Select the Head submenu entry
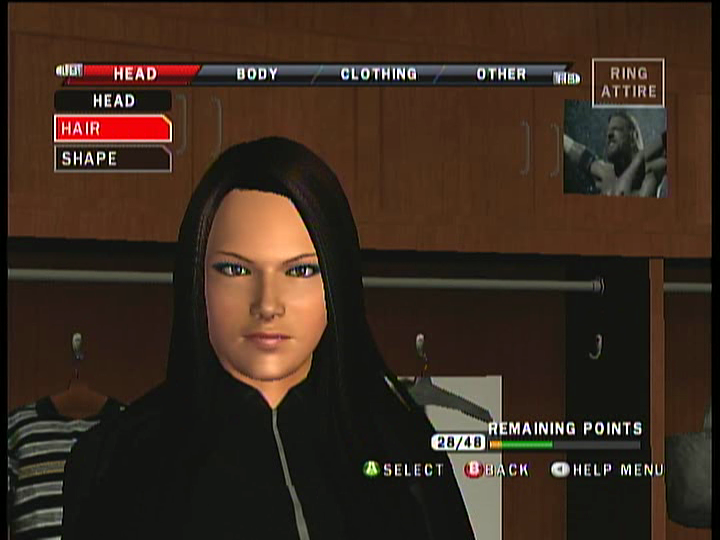The image size is (720, 540). tap(113, 101)
